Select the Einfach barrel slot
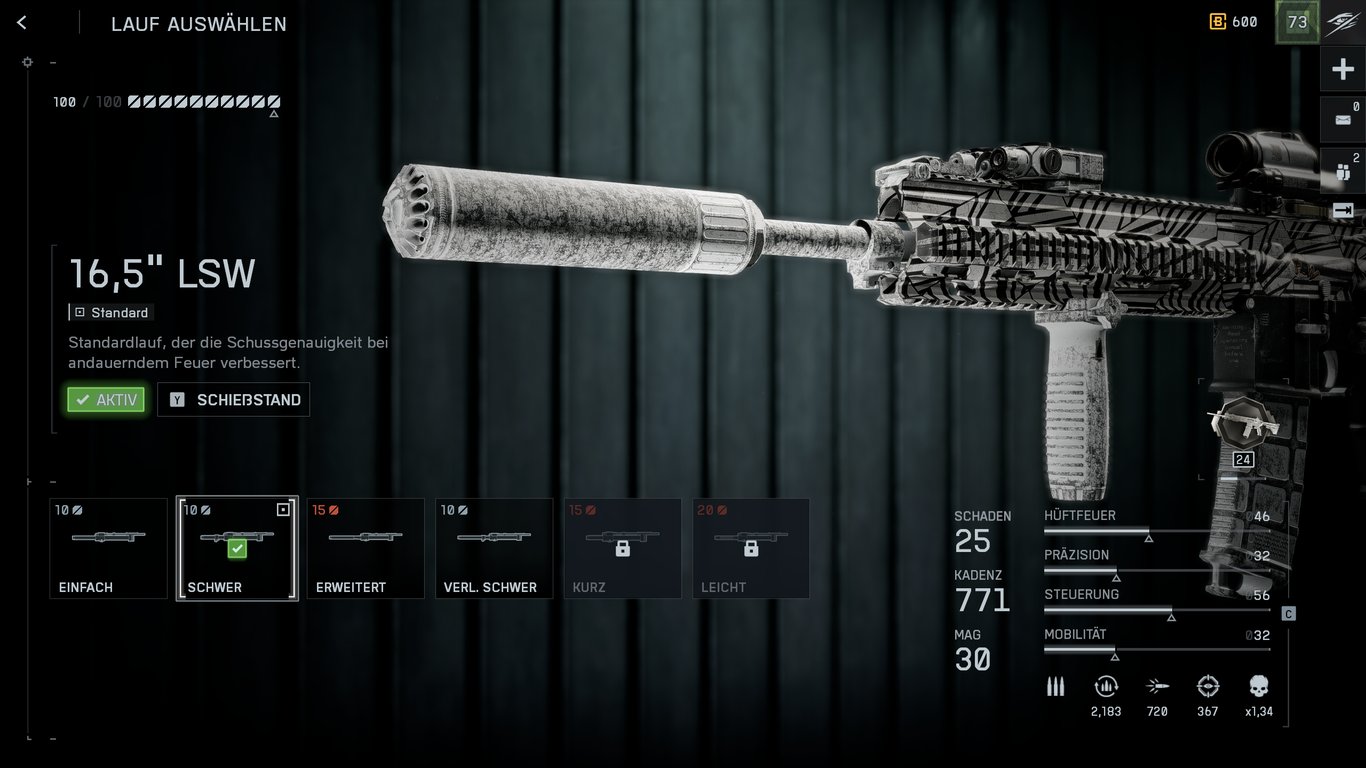 [x=108, y=548]
